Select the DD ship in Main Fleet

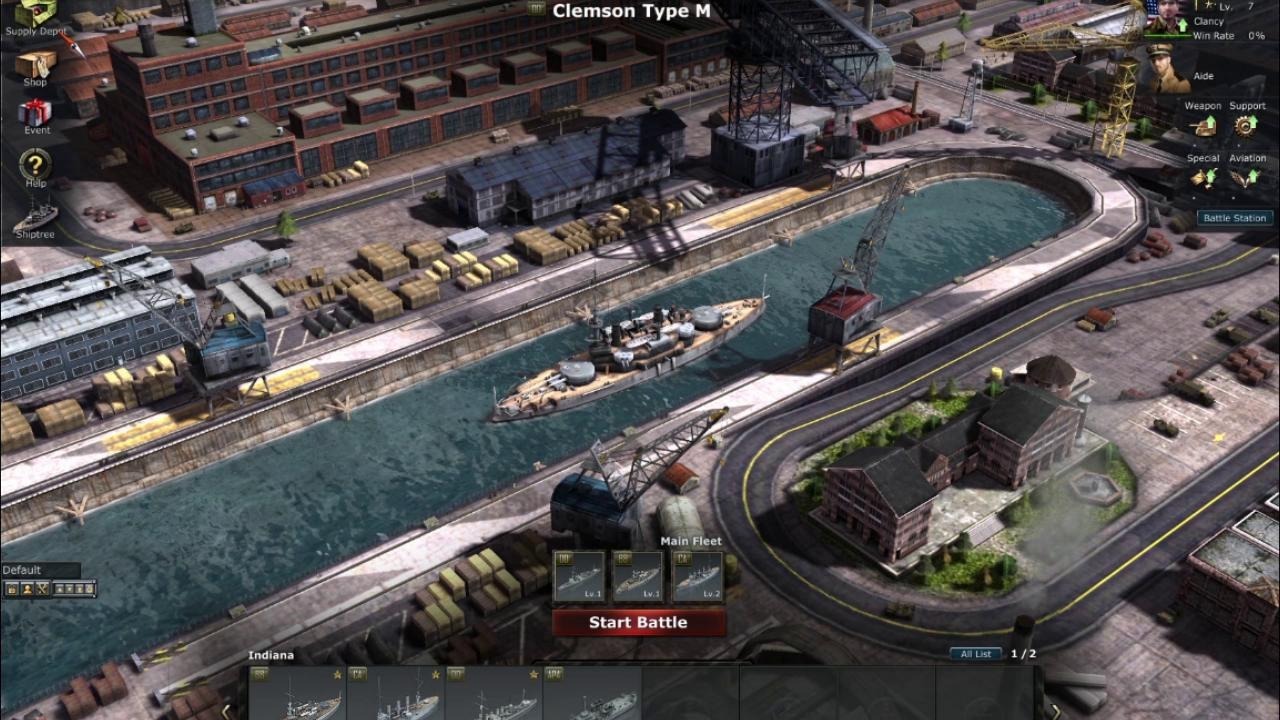580,576
